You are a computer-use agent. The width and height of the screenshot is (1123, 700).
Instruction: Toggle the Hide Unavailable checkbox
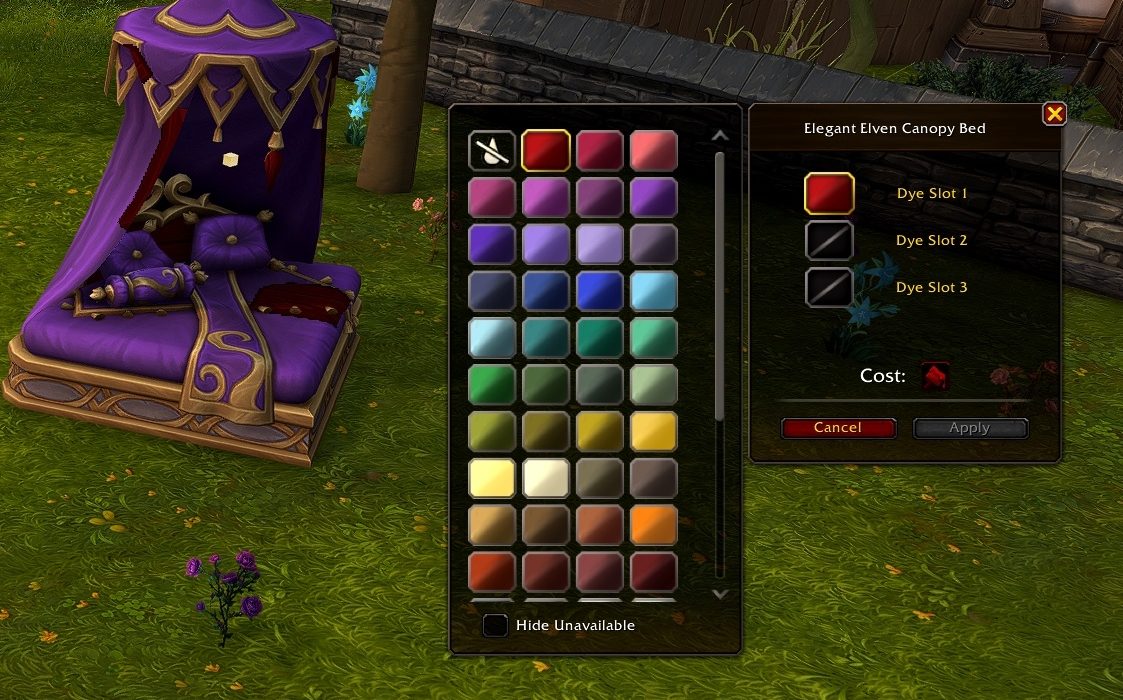(494, 626)
